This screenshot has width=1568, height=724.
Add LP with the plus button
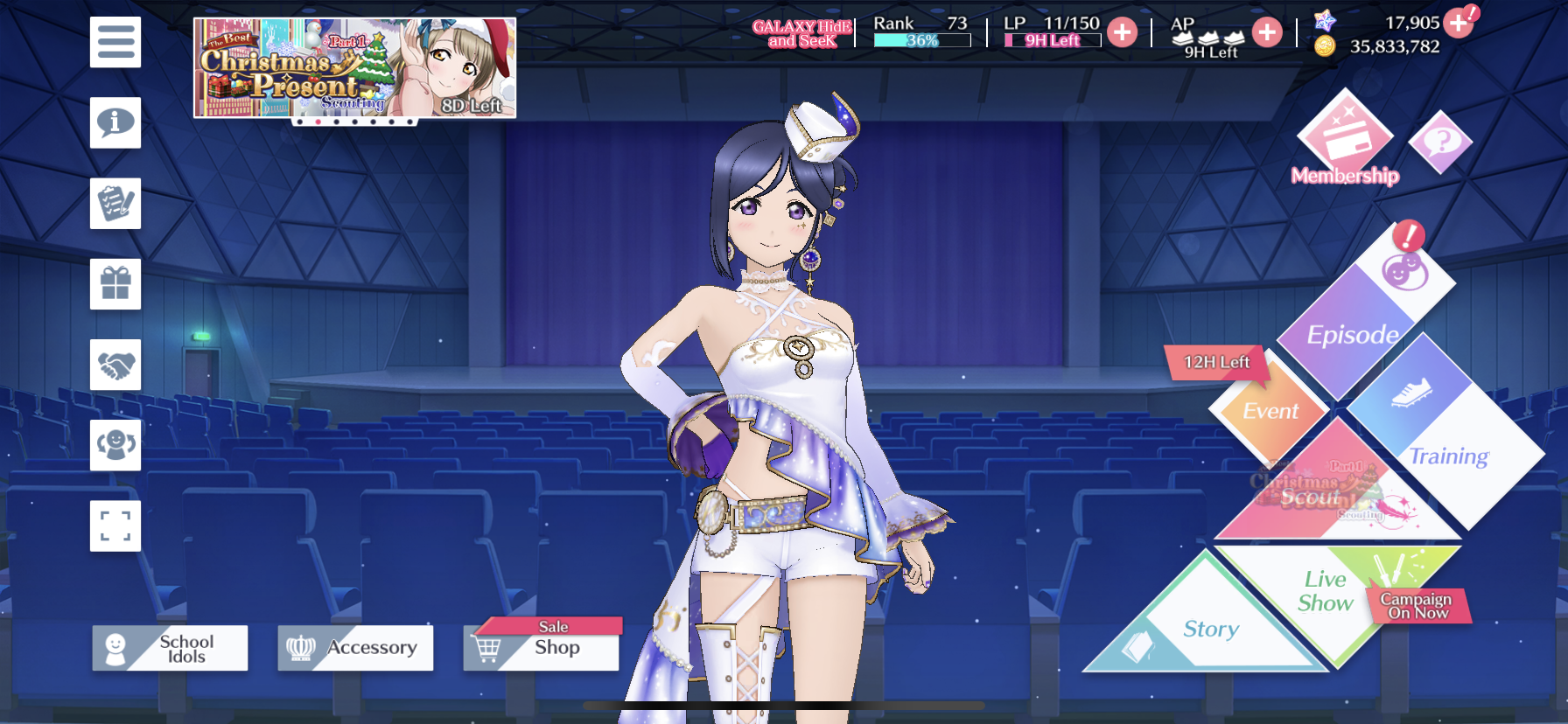click(1122, 33)
